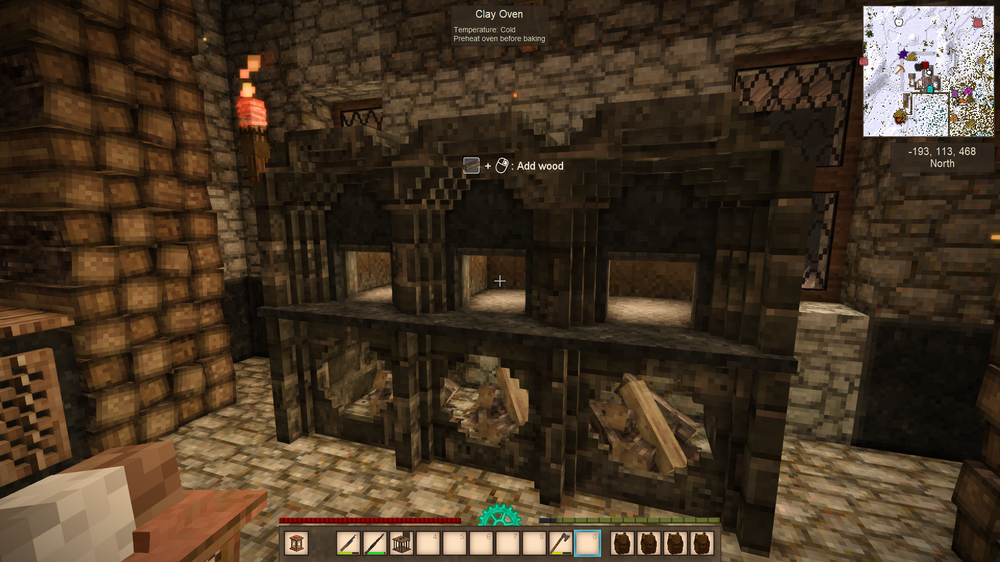Click the cyan house minimap marker

pos(932,89)
